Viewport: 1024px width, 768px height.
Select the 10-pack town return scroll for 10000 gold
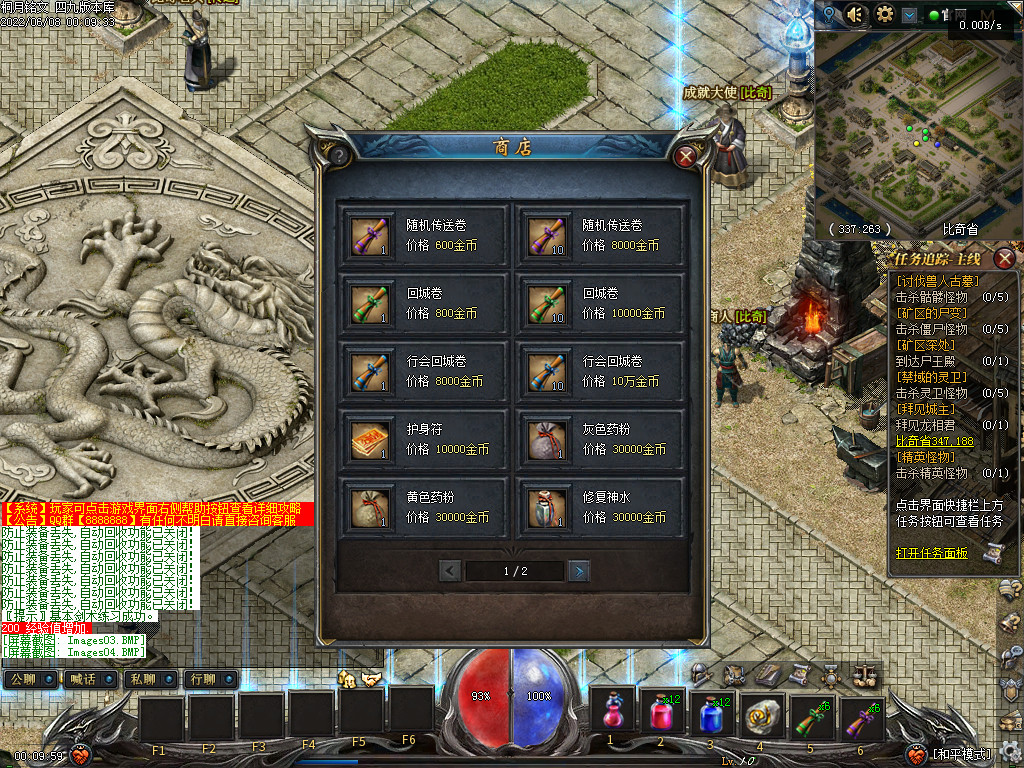600,304
